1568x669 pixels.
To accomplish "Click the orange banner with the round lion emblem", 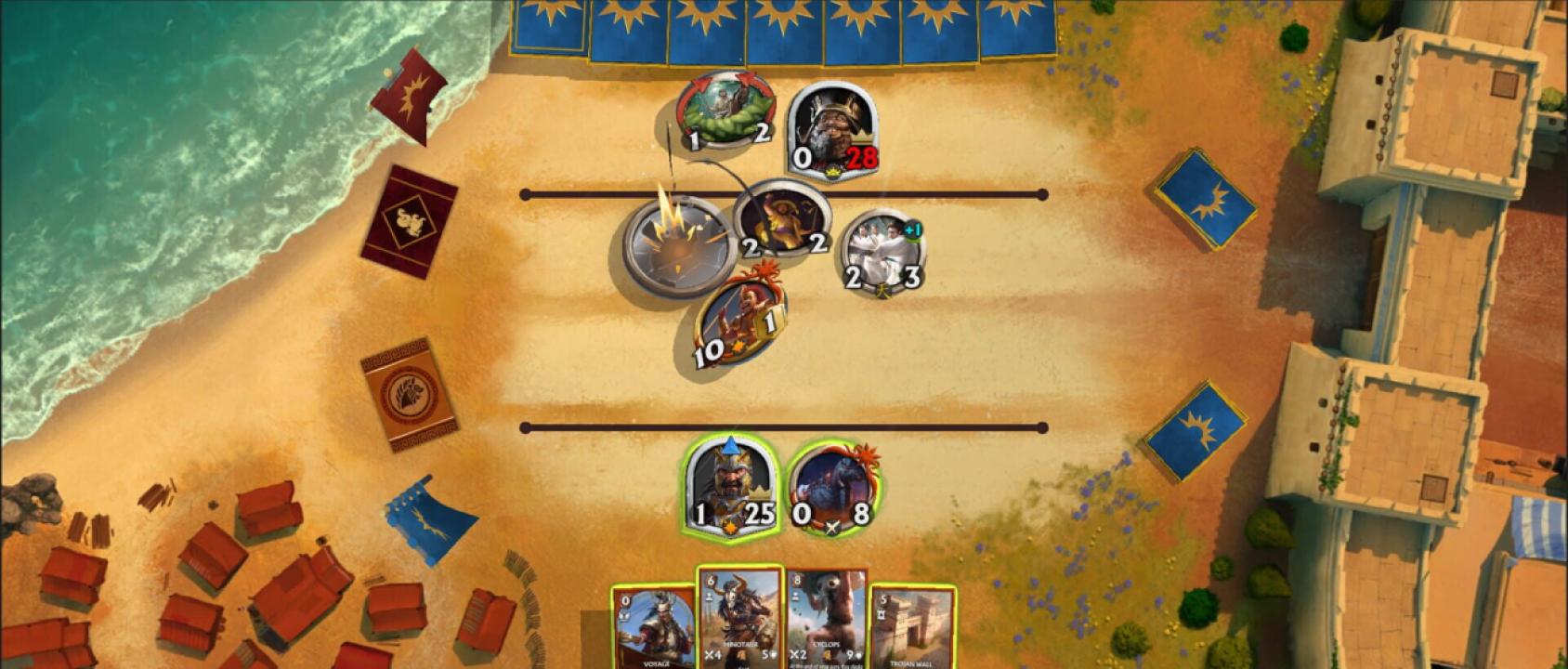I will (x=409, y=394).
